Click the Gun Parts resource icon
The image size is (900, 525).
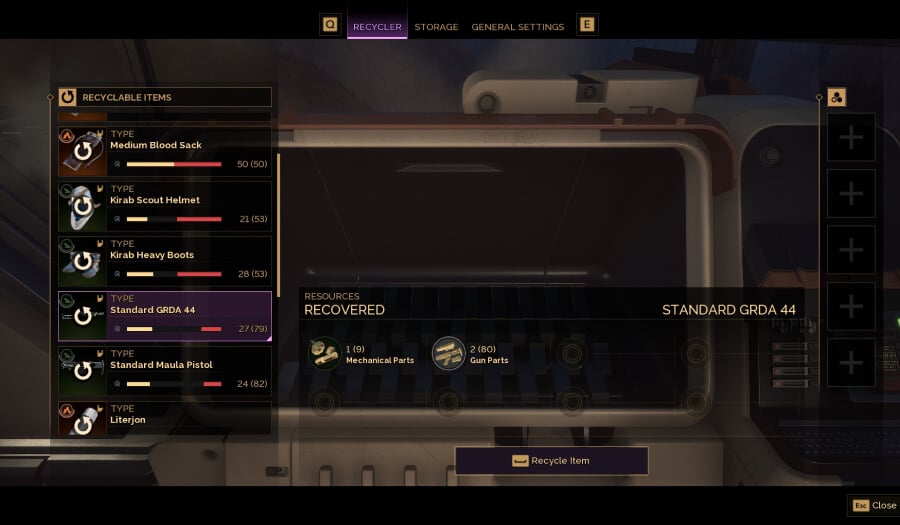448,354
